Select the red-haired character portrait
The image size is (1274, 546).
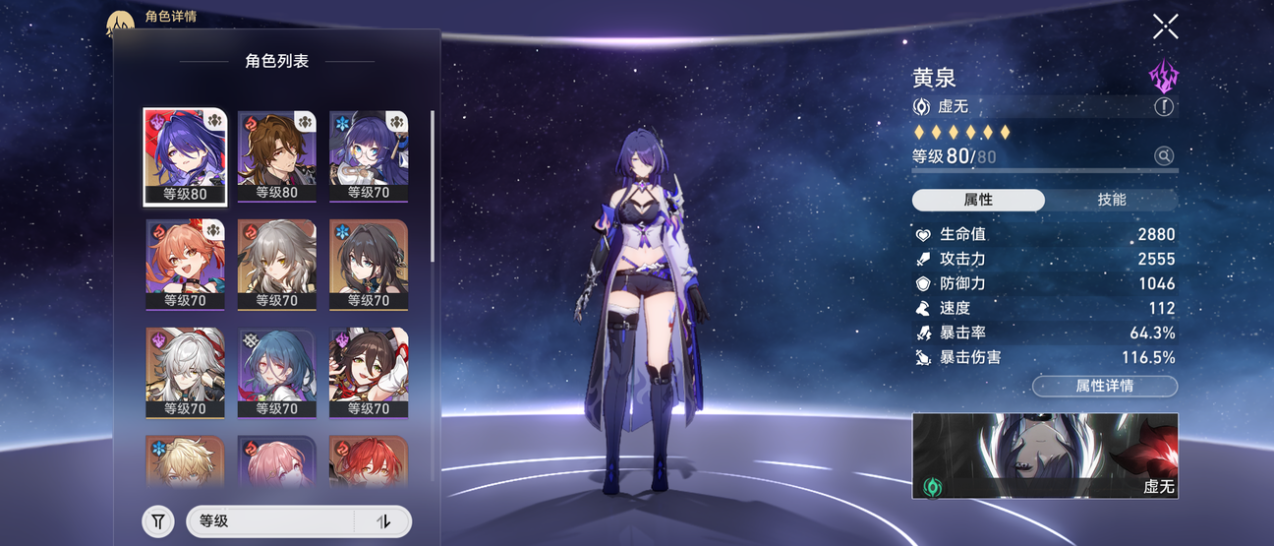[369, 461]
